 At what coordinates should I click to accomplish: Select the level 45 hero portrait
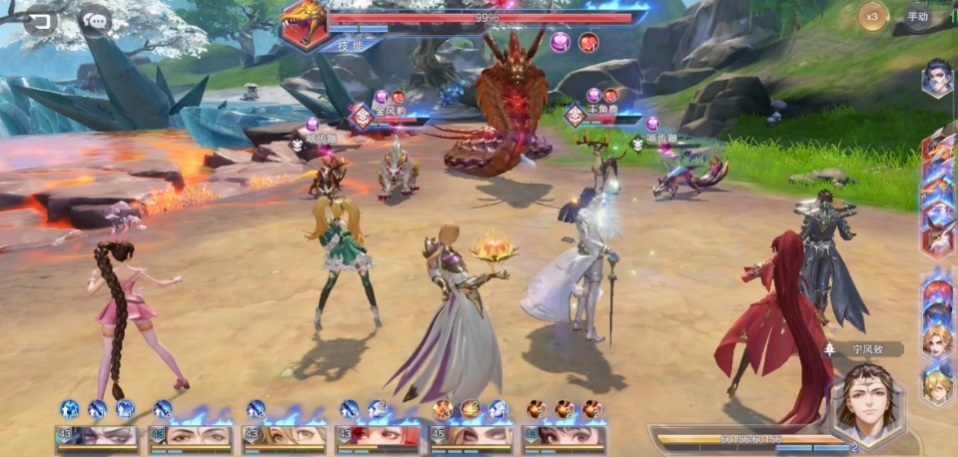(x=471, y=435)
